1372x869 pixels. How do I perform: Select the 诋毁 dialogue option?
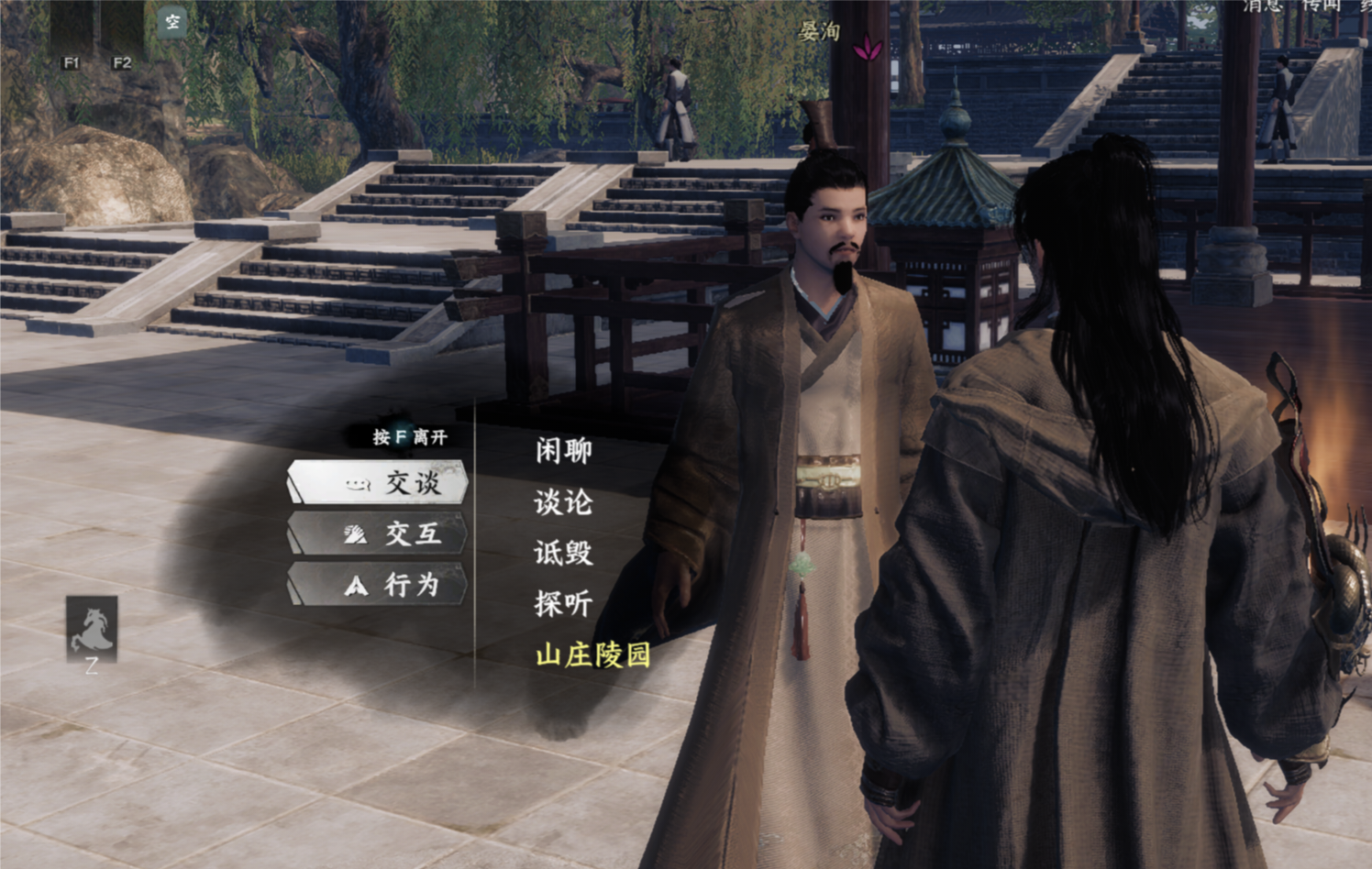pyautogui.click(x=561, y=554)
